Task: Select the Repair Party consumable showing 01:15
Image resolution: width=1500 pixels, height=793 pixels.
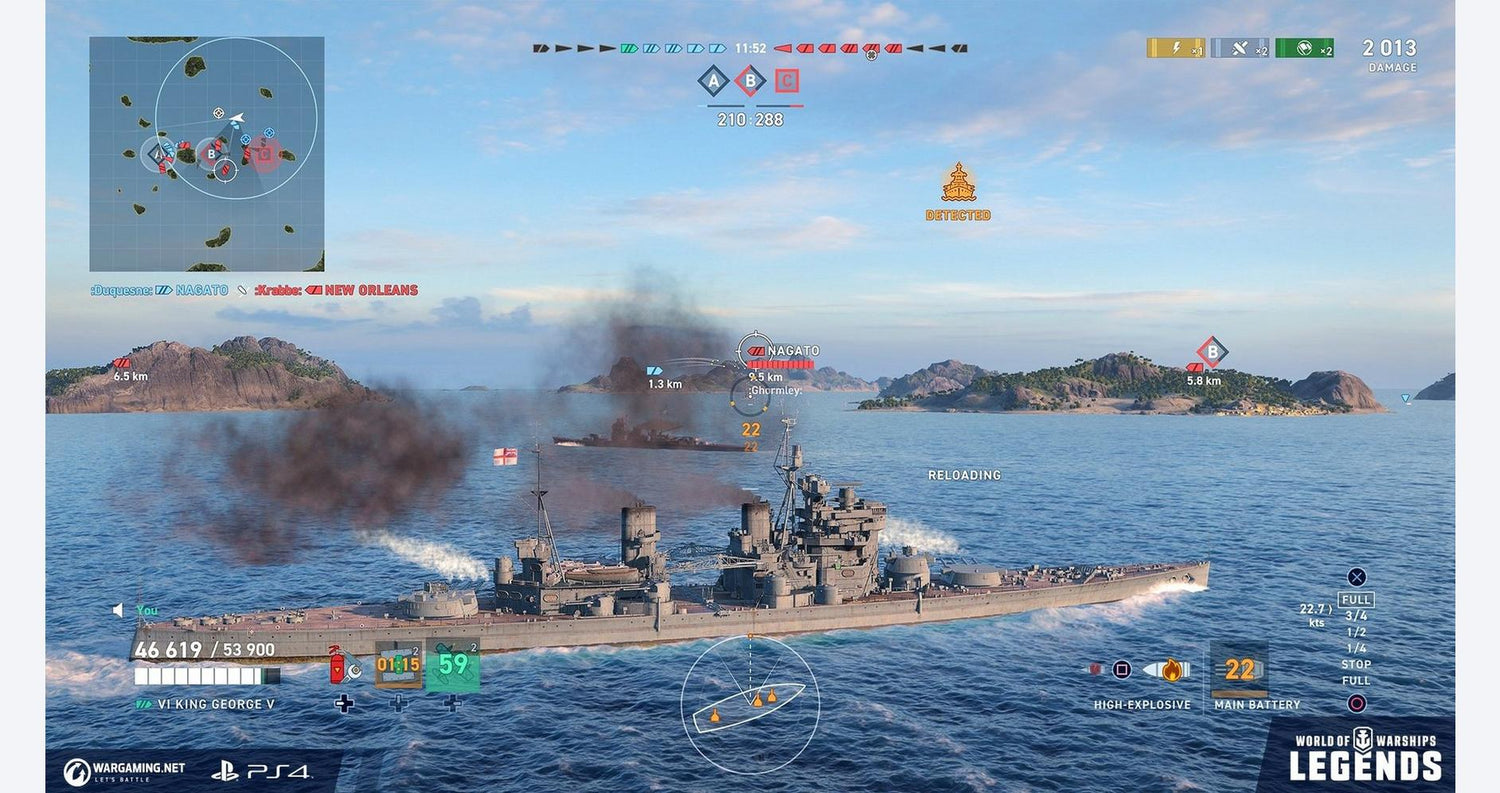Action: (398, 665)
